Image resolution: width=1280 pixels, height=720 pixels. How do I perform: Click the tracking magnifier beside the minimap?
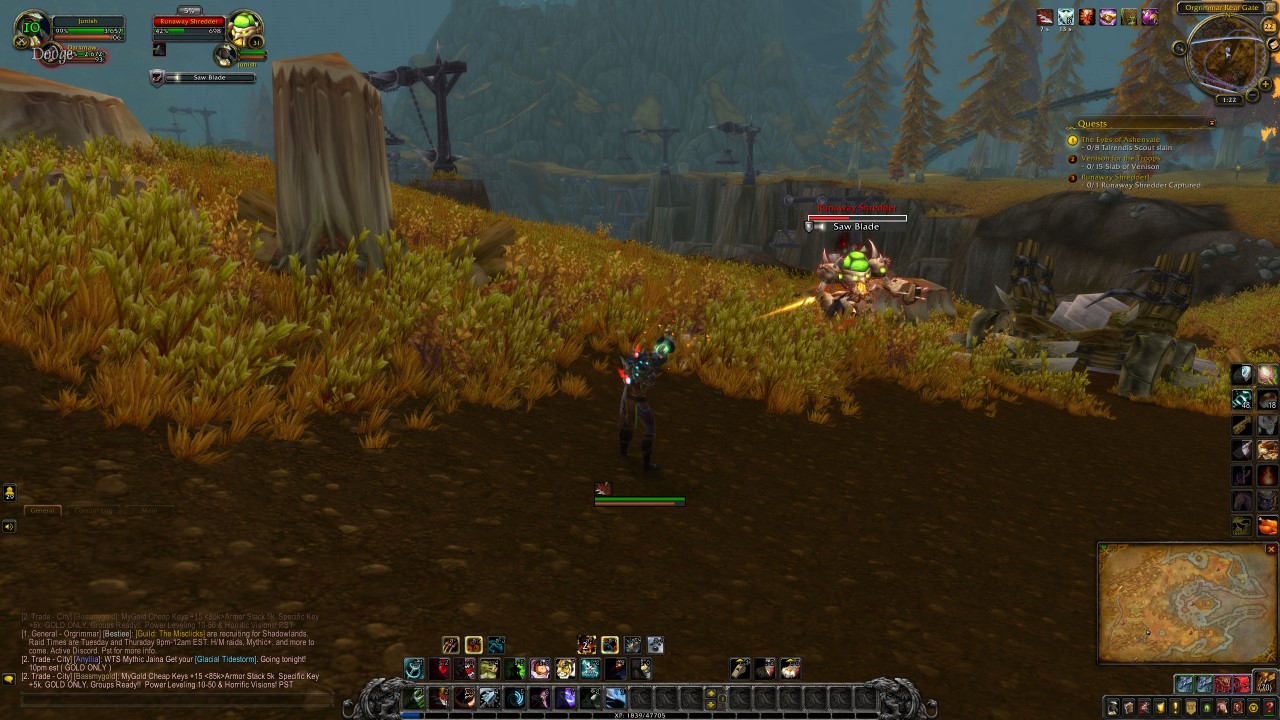tap(1180, 47)
